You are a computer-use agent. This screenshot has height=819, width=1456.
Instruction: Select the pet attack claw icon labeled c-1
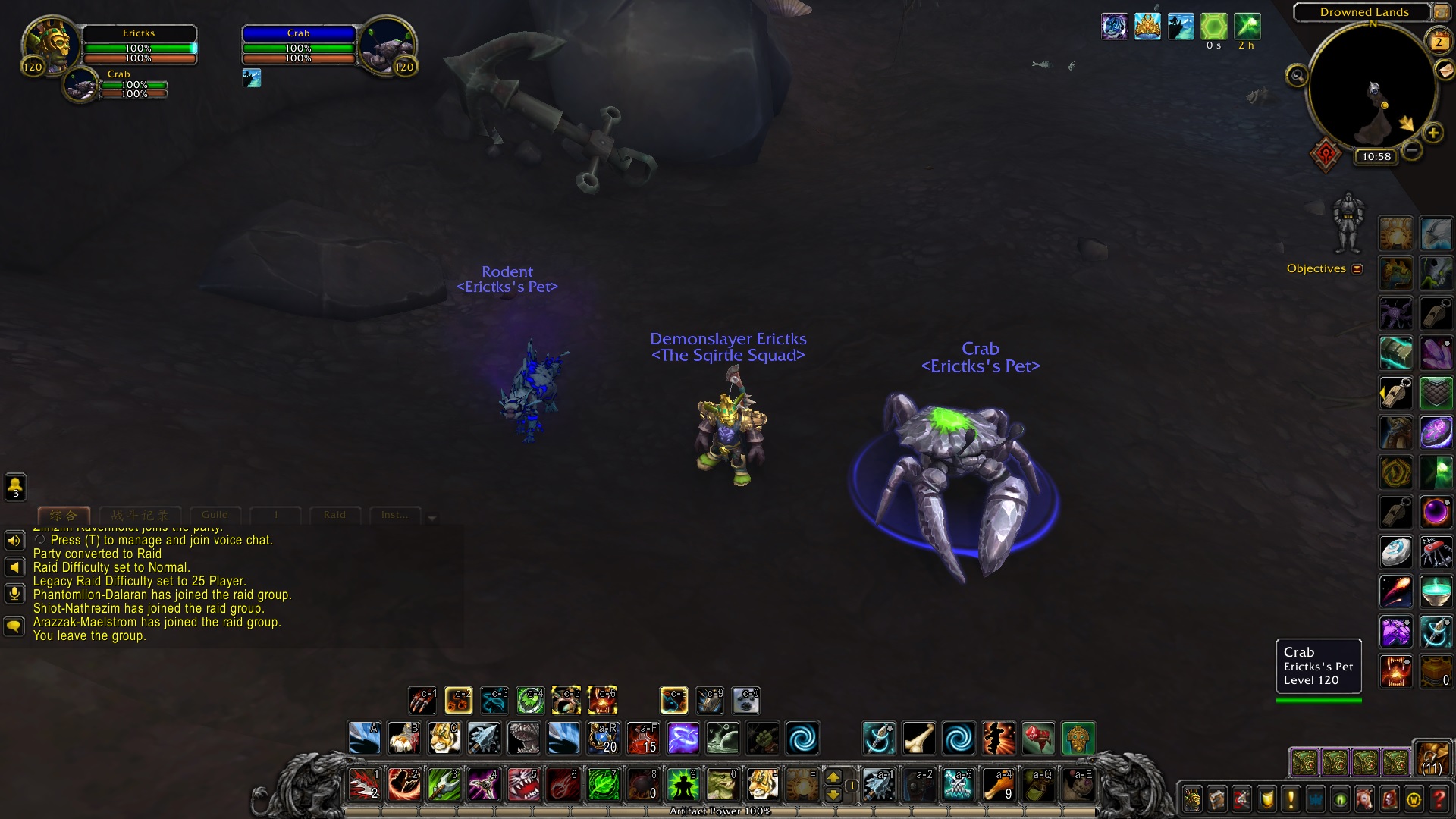422,700
